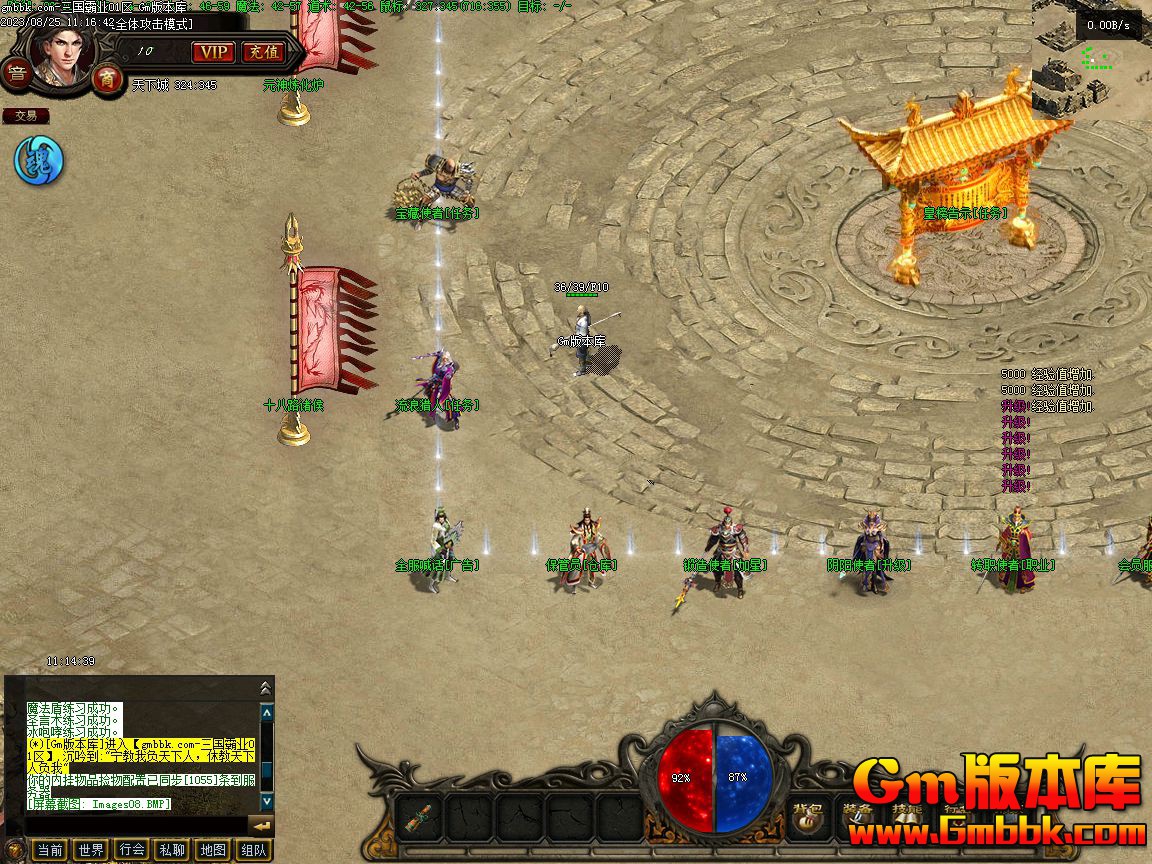Open the 交易 trade button
1152x864 pixels.
coord(25,116)
